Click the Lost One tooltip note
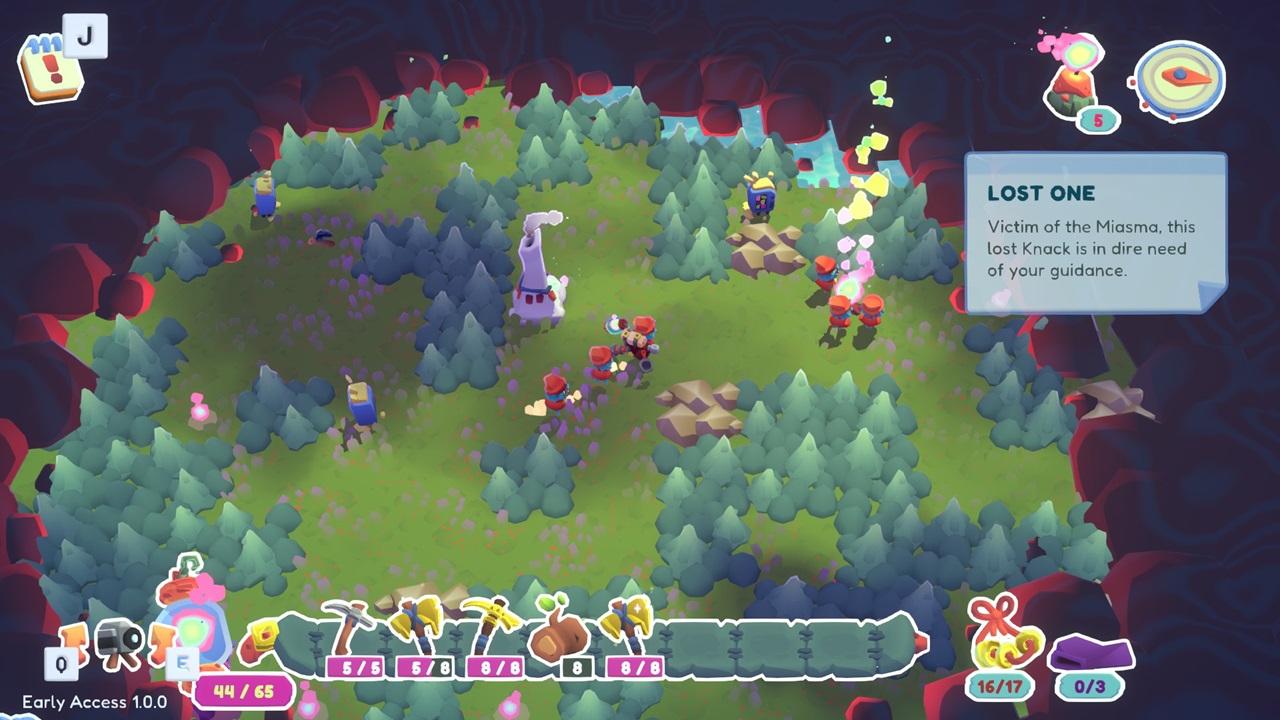The width and height of the screenshot is (1280, 720). 1094,232
